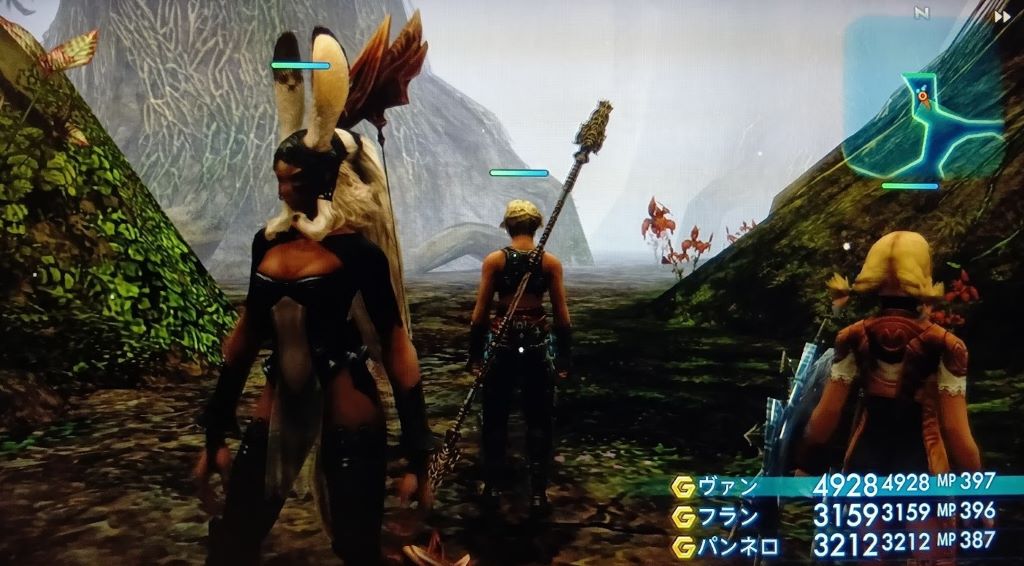Toggle the fast-forward speed icon

pyautogui.click(x=1001, y=16)
